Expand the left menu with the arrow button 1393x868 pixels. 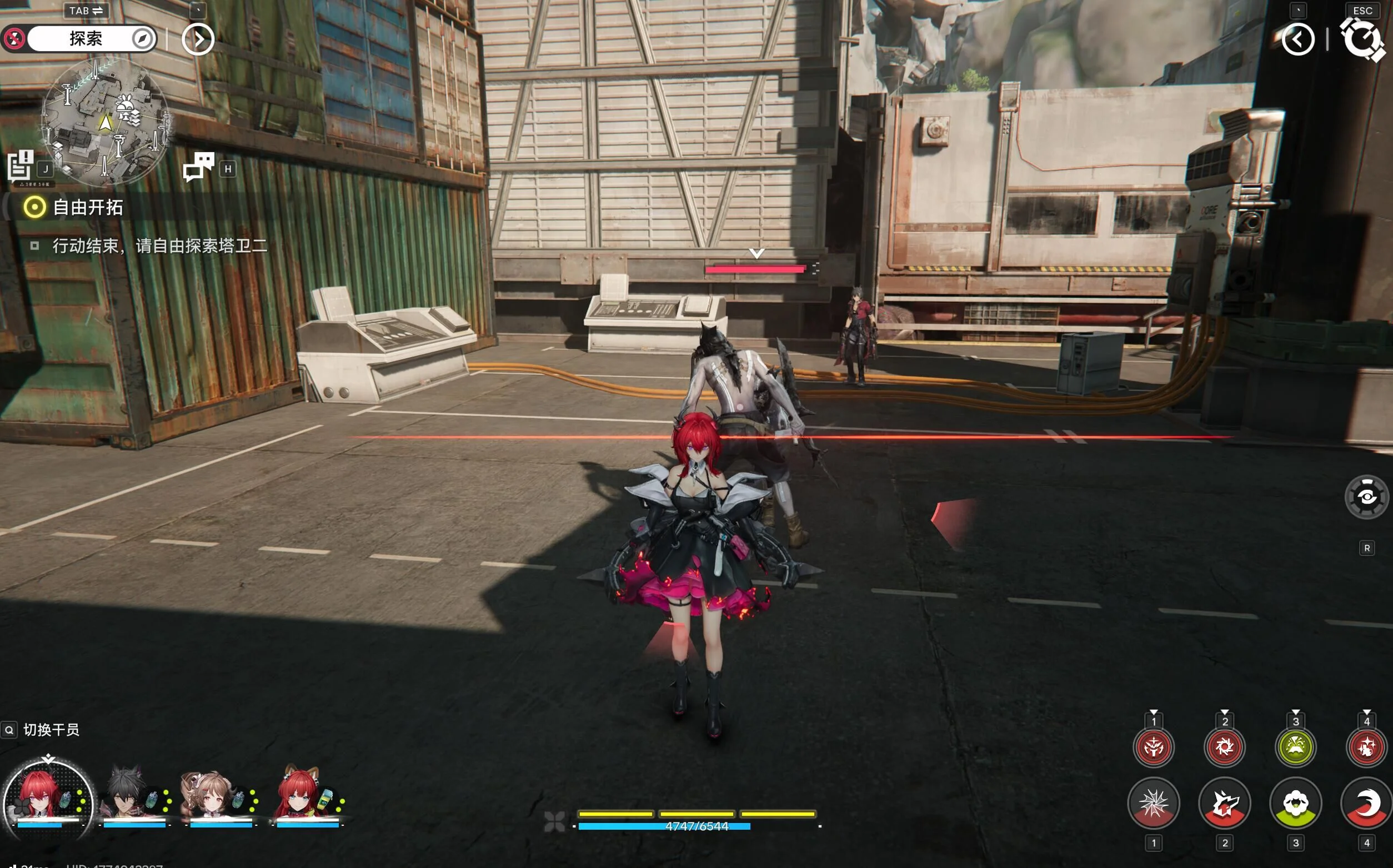click(198, 39)
